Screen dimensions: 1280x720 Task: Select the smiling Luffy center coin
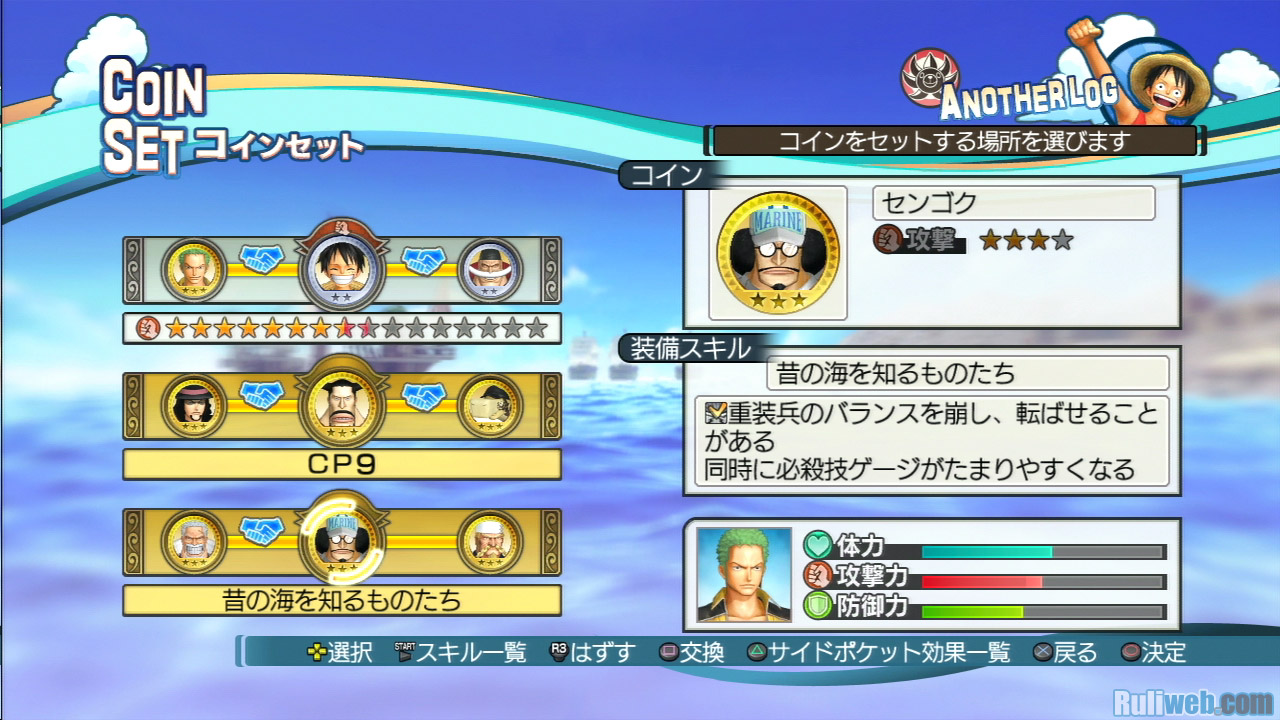[340, 268]
